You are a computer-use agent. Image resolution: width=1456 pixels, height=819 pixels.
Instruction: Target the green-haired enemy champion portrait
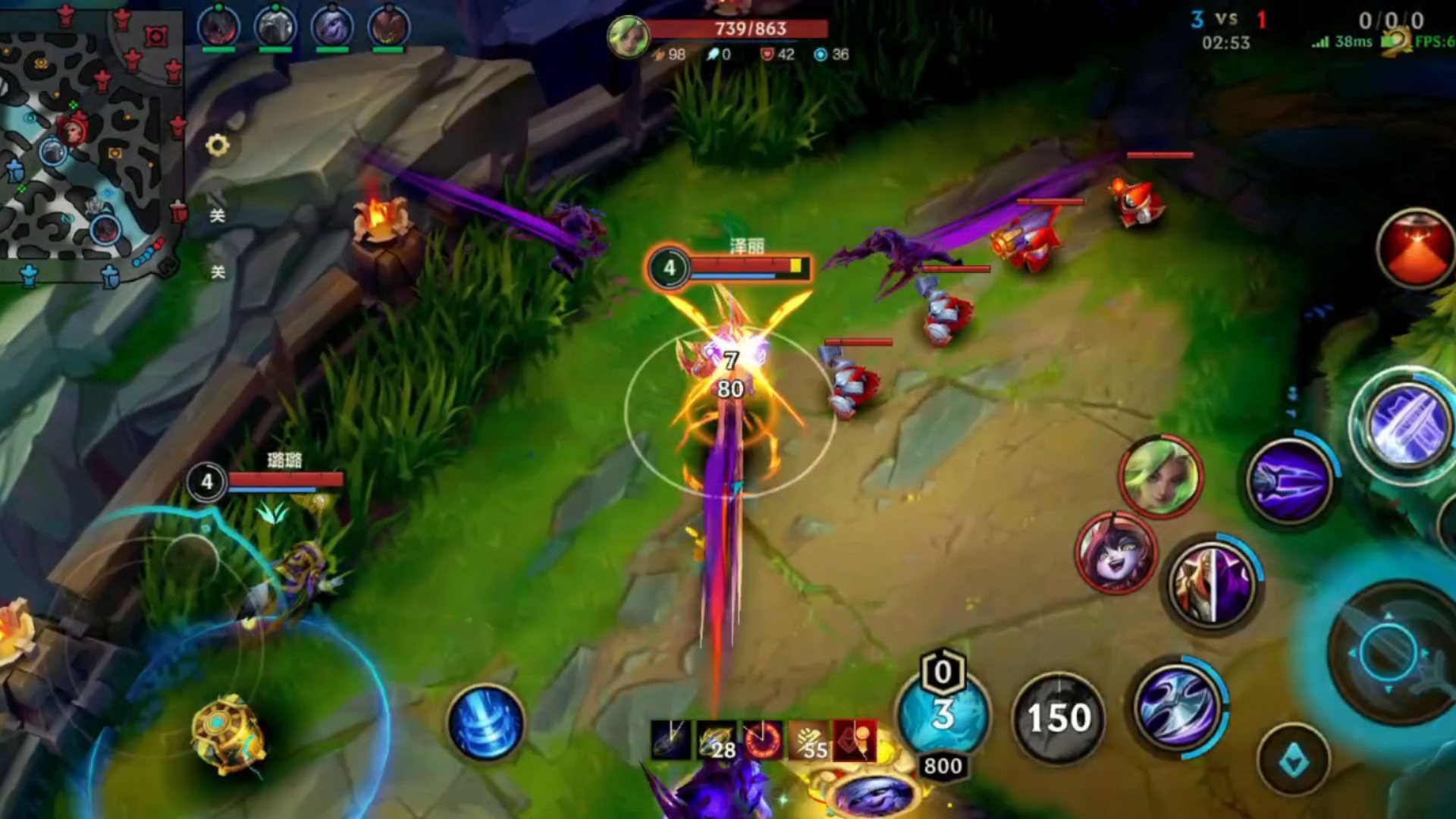[1160, 477]
